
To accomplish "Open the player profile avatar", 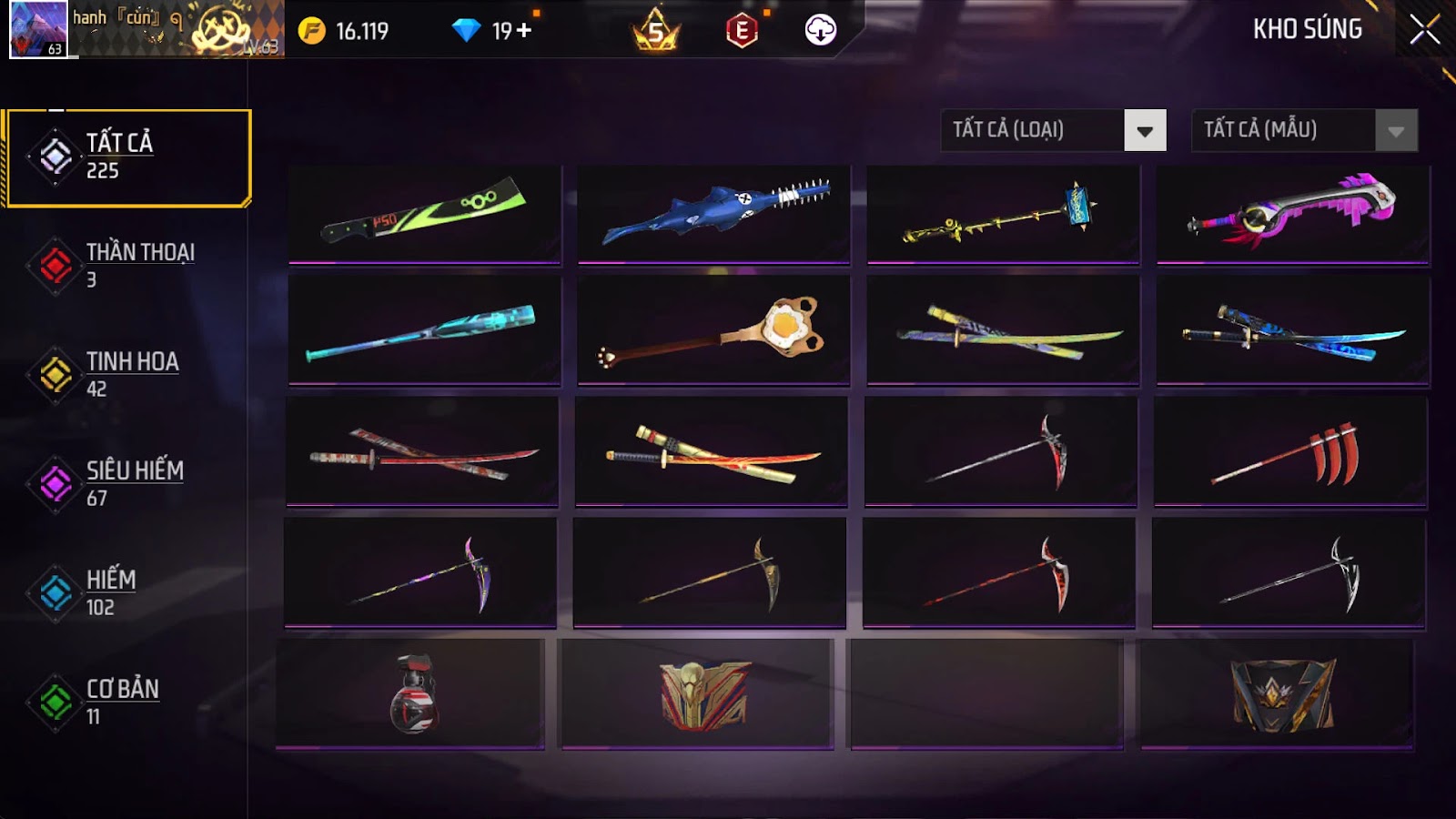I will tap(38, 29).
